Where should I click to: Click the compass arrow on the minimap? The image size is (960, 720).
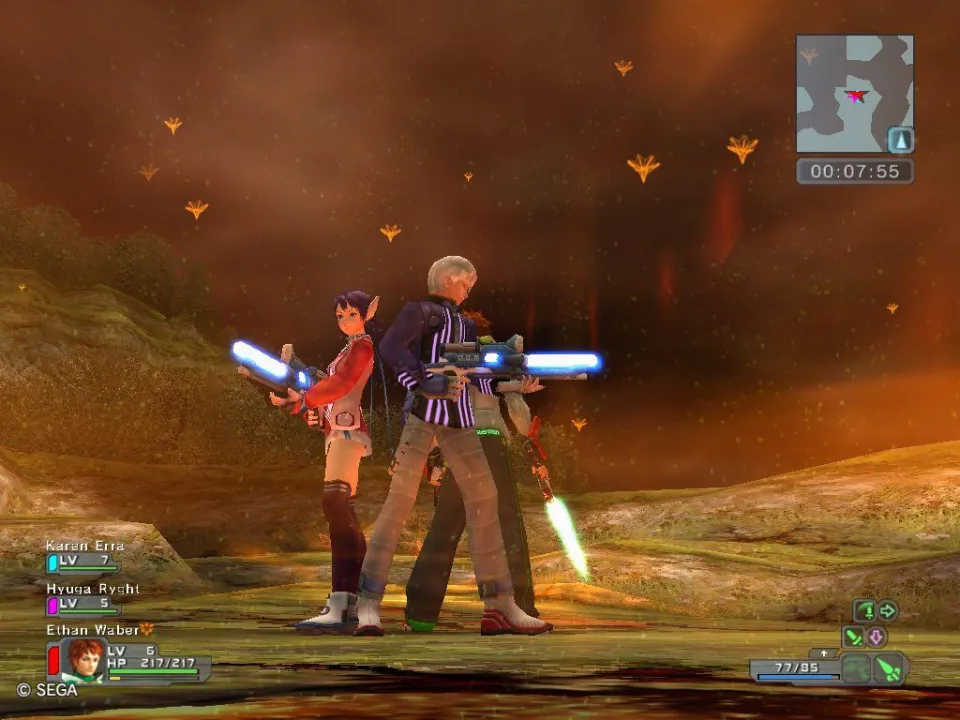901,140
